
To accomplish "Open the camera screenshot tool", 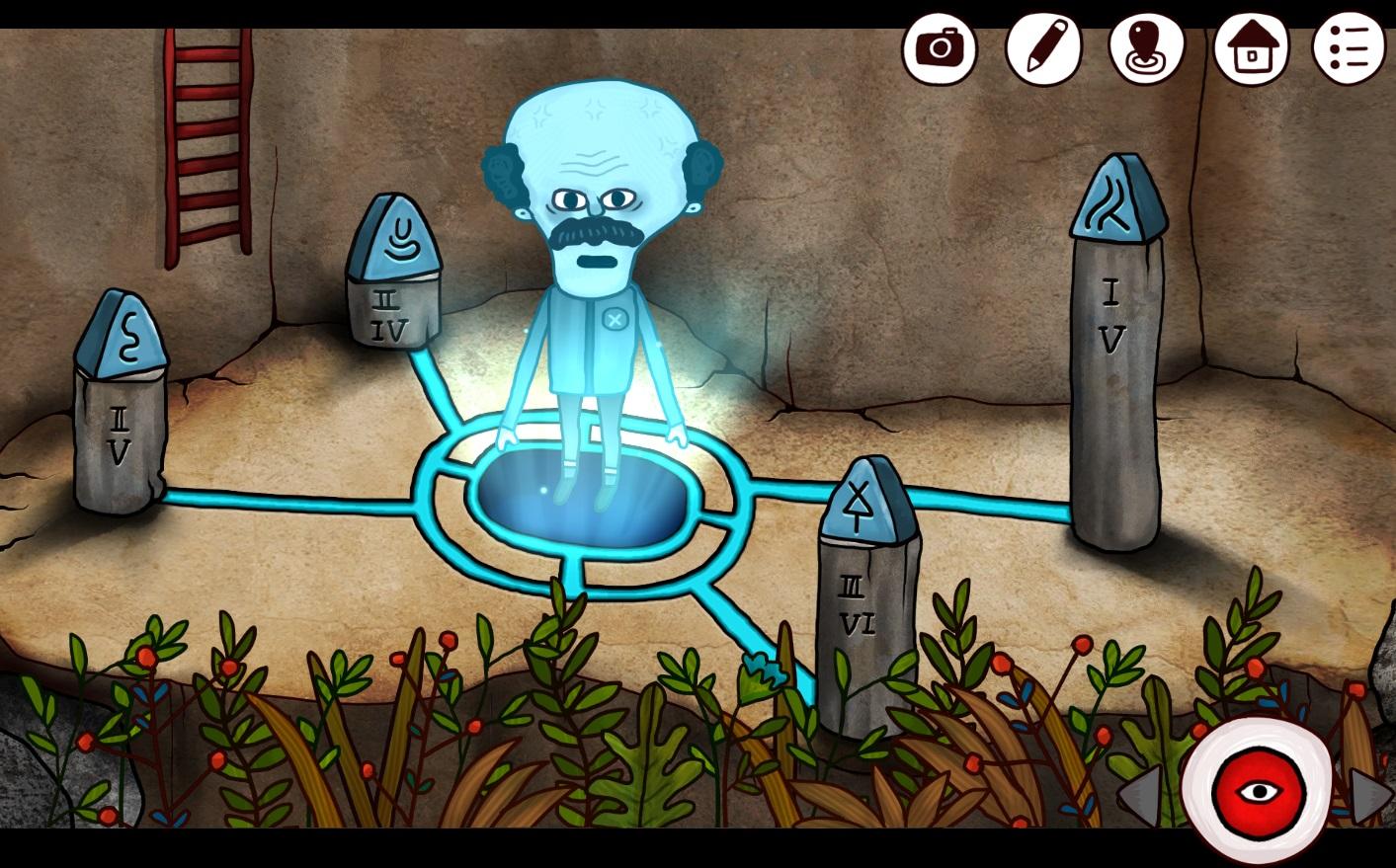I will point(939,47).
